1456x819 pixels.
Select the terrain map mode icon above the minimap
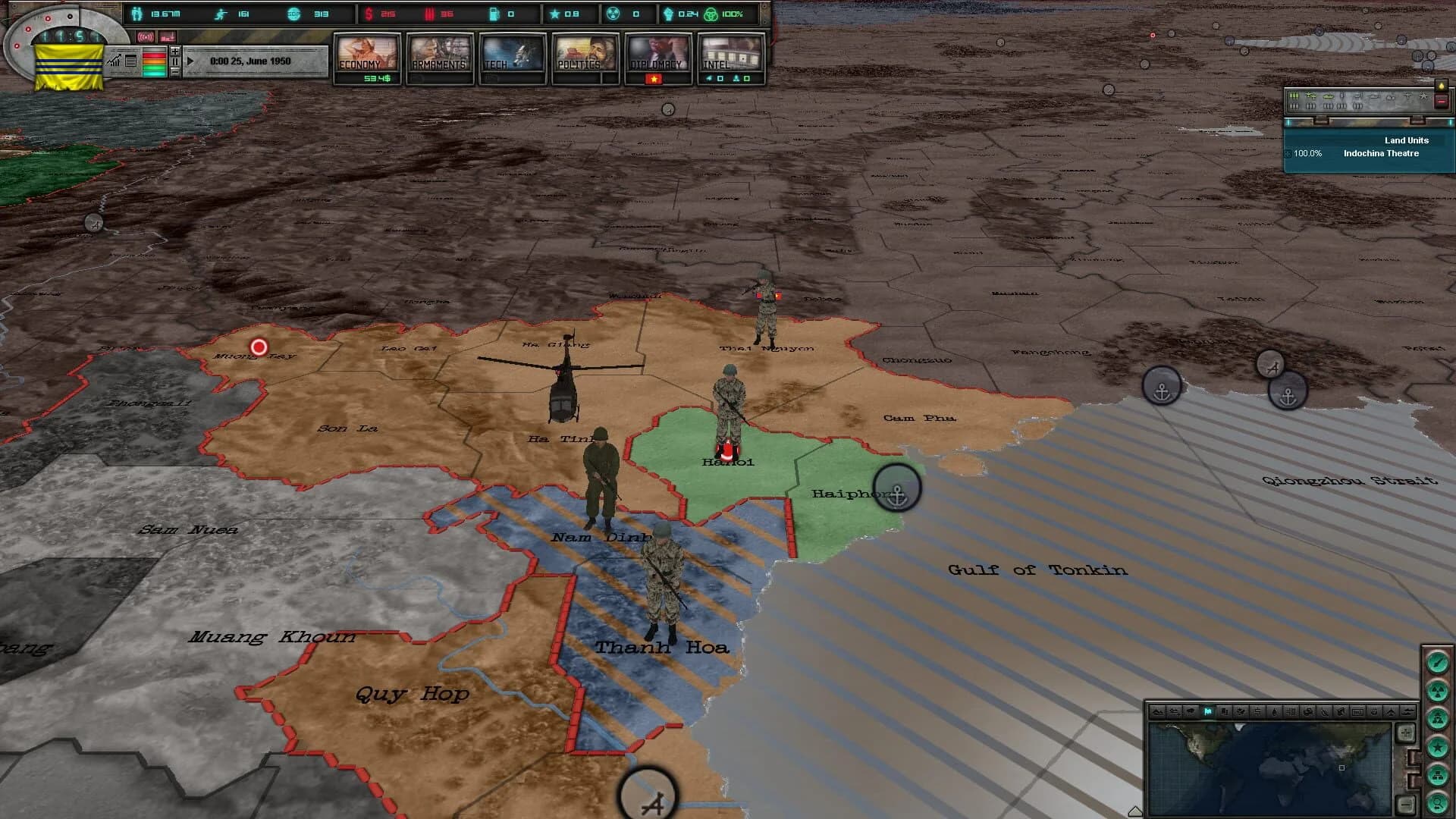[x=1159, y=712]
